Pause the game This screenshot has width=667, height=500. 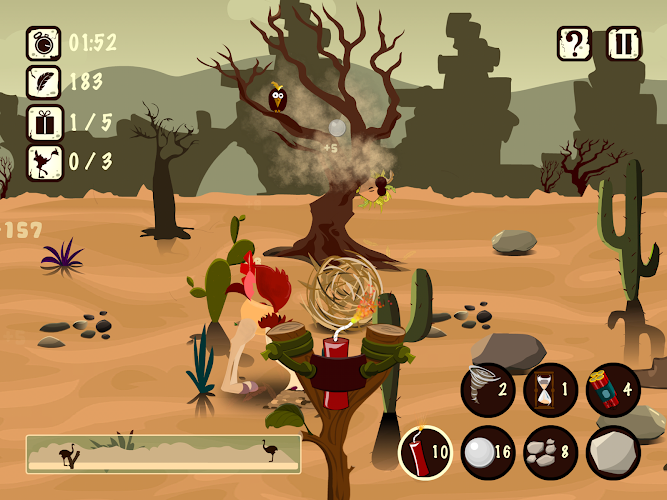pyautogui.click(x=624, y=45)
